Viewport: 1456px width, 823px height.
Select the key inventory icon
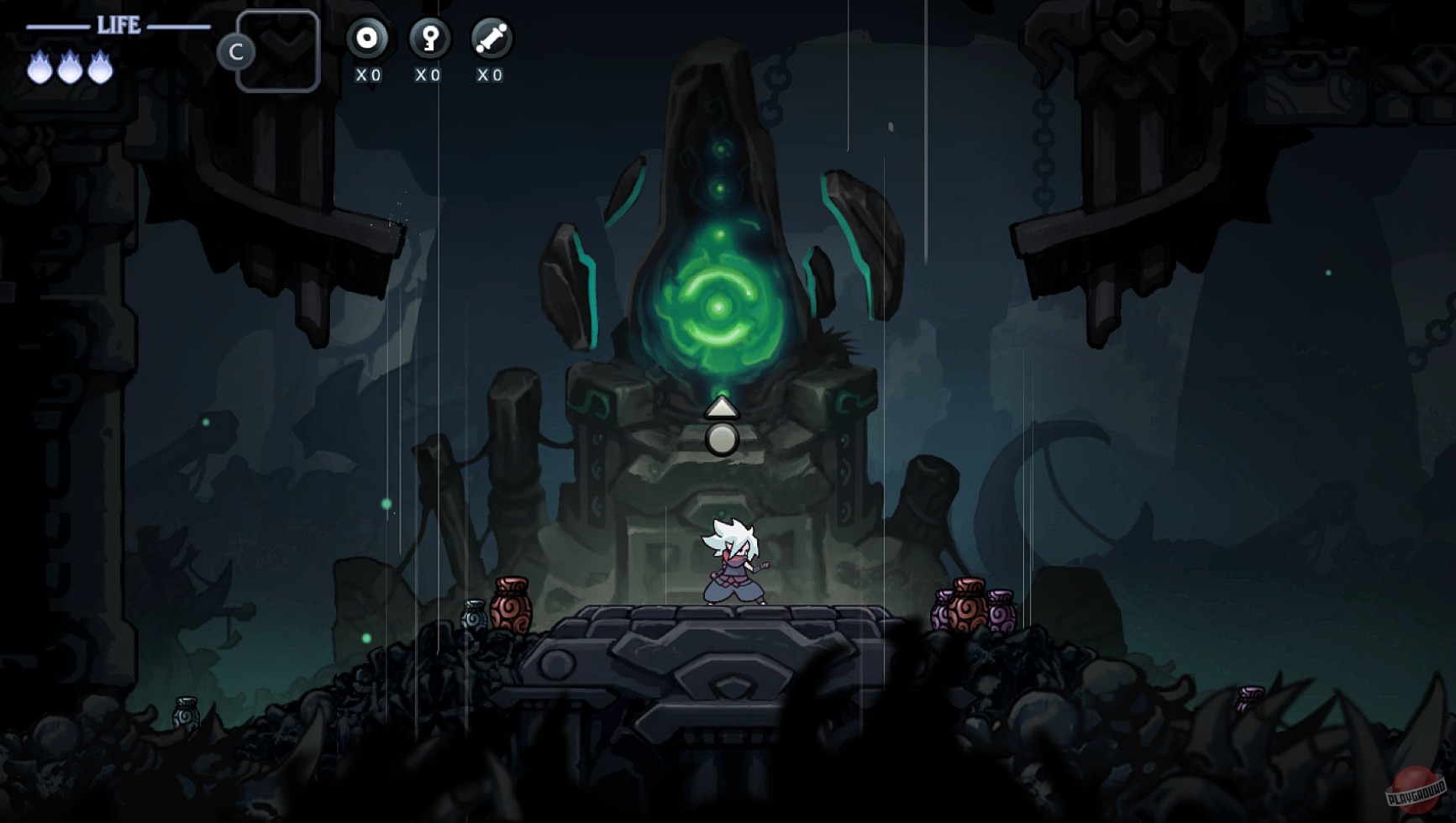coord(428,39)
